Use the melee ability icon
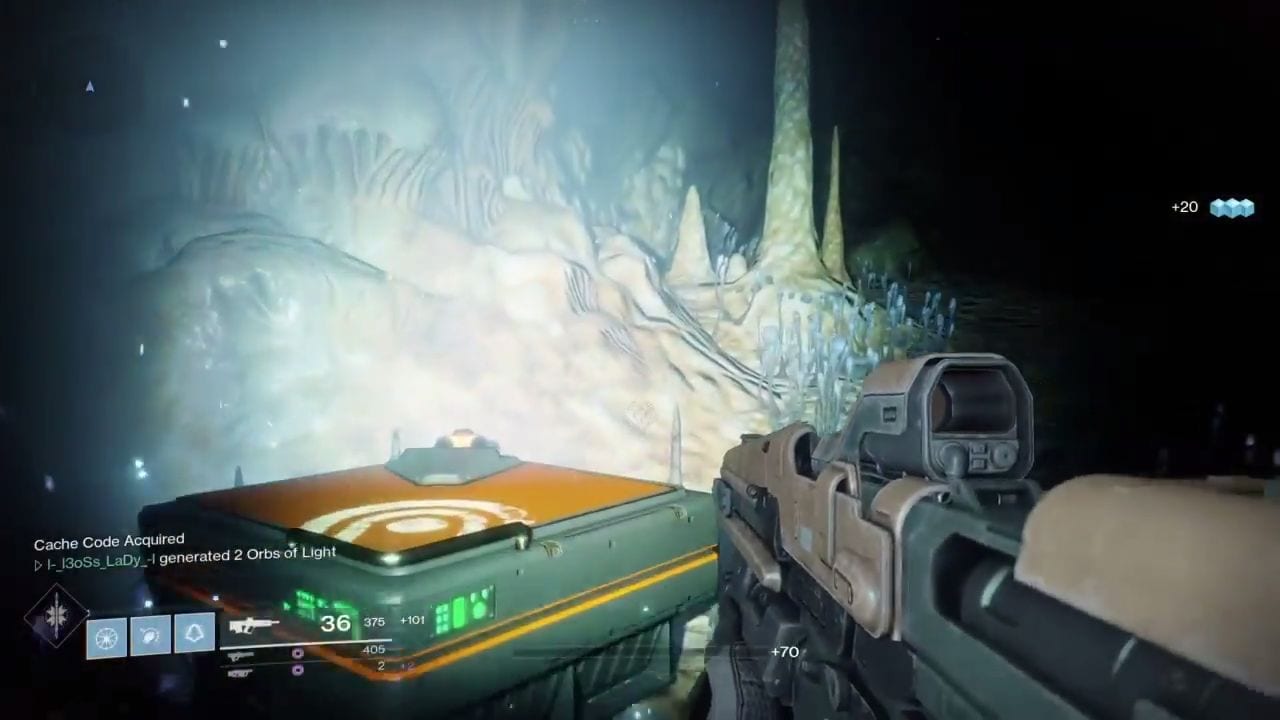Viewport: 1280px width, 720px height. point(150,636)
